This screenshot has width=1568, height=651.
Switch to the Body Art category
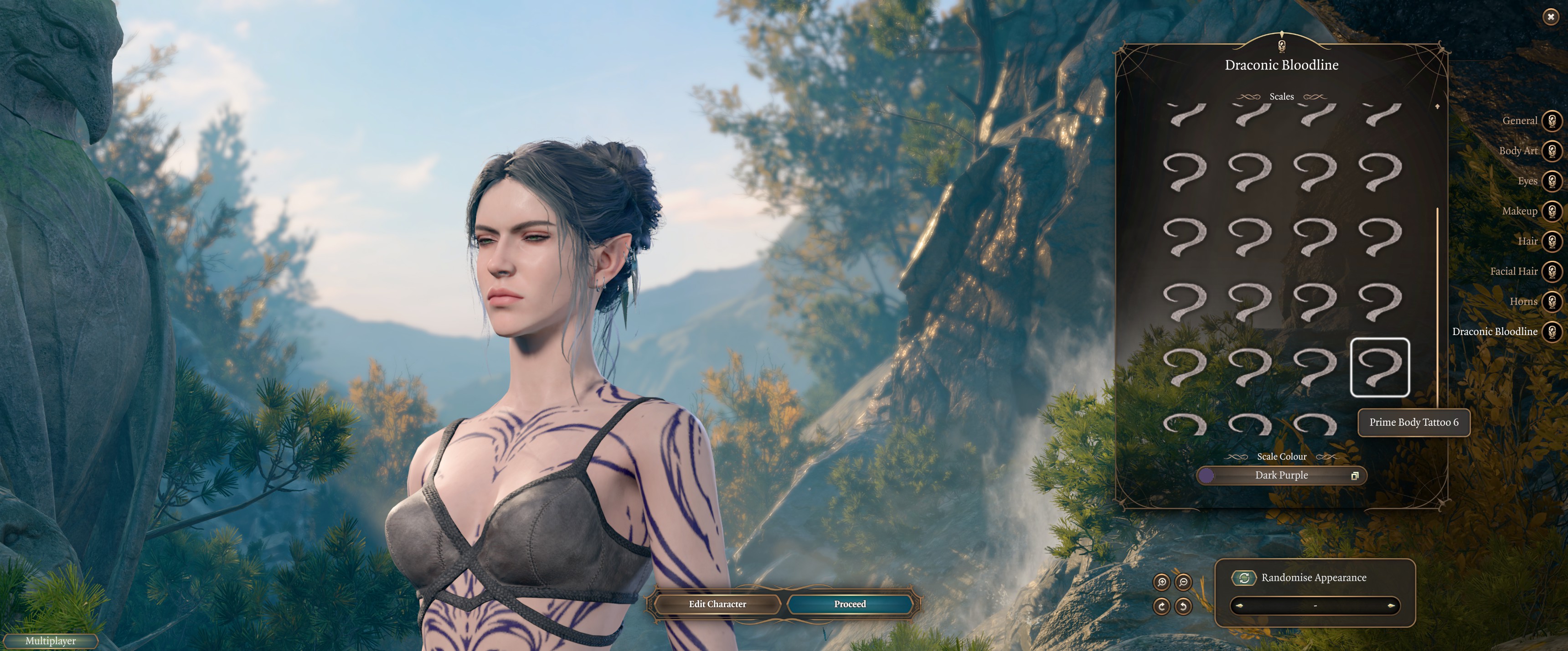[x=1552, y=150]
